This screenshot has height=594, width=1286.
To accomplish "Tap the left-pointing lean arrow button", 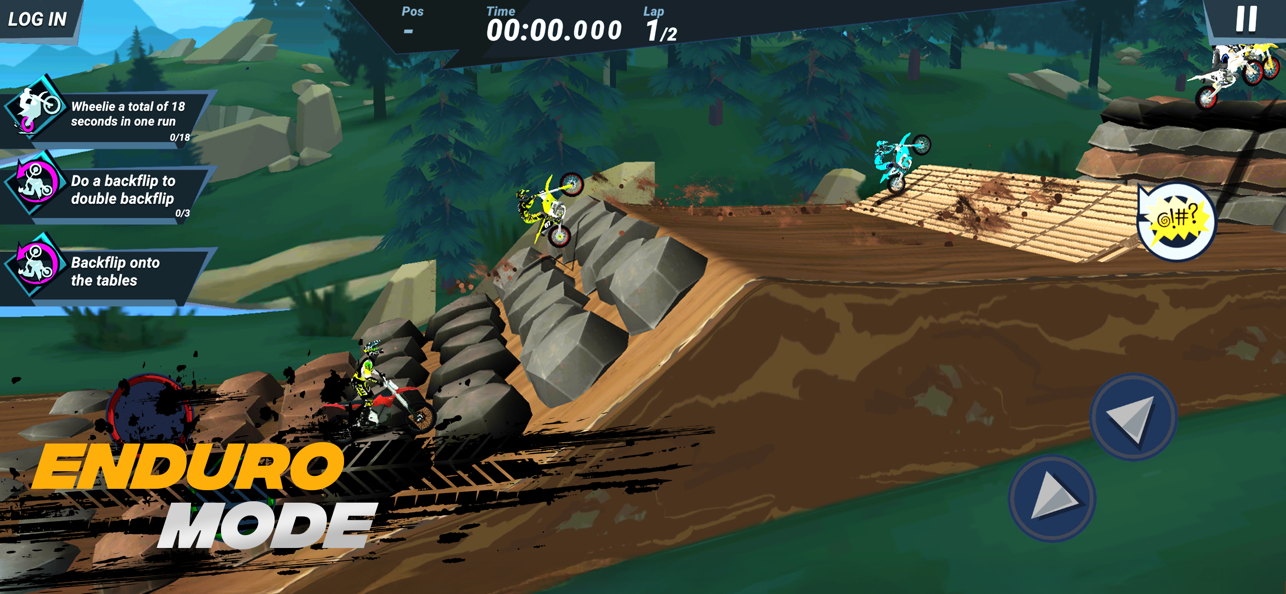I will pyautogui.click(x=1132, y=417).
